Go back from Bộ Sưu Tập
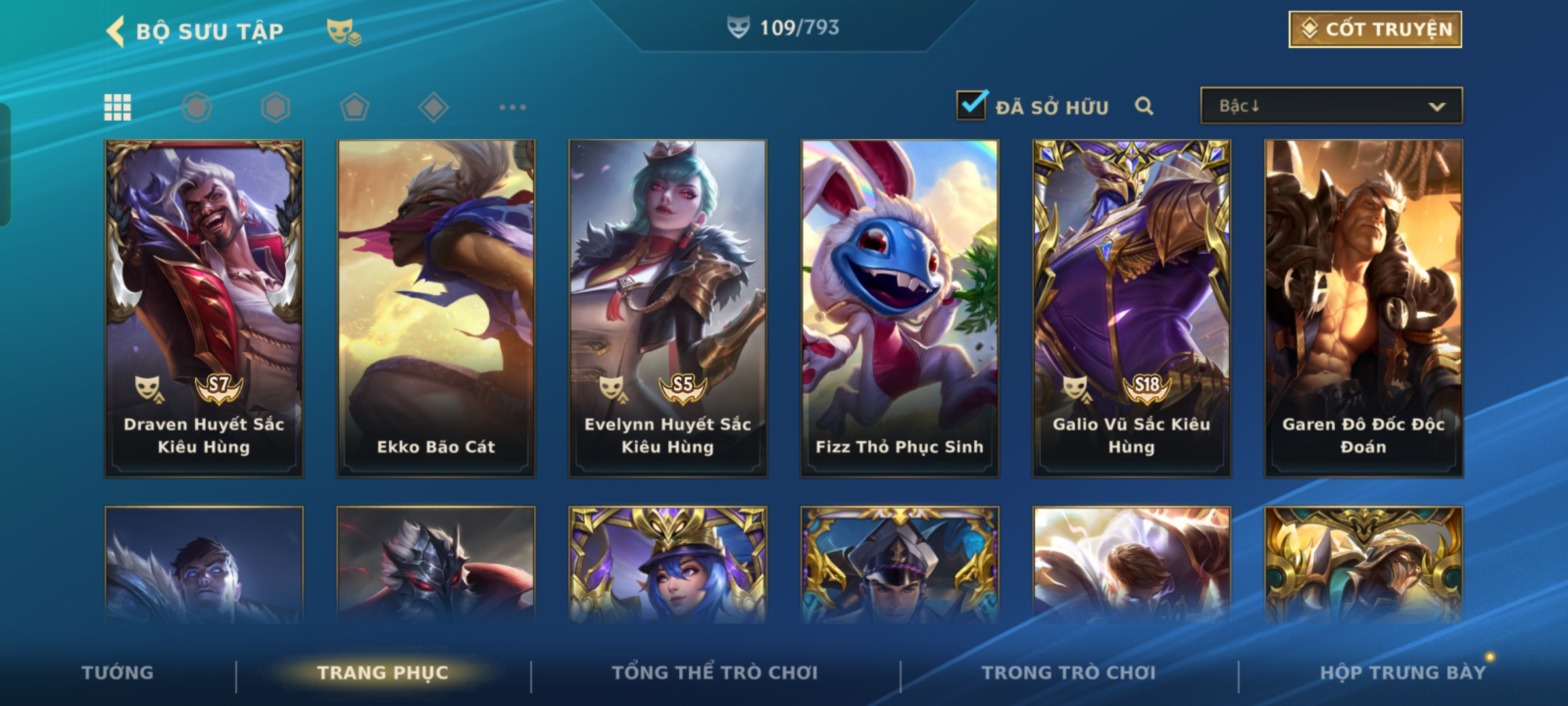This screenshot has width=1568, height=706. pos(116,31)
